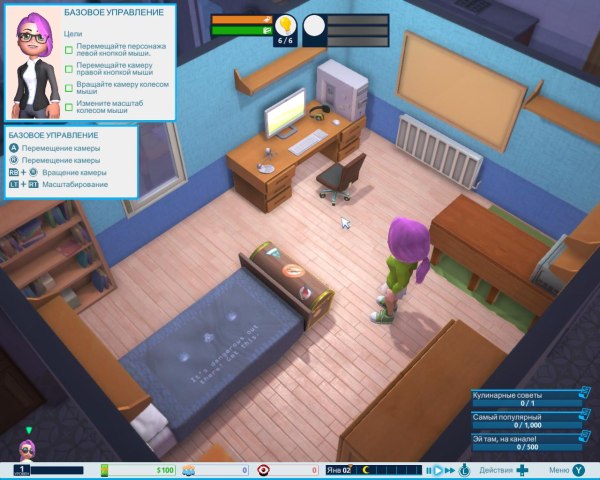600x480 pixels.
Task: Click the lightbulb ideas icon
Action: tap(286, 24)
